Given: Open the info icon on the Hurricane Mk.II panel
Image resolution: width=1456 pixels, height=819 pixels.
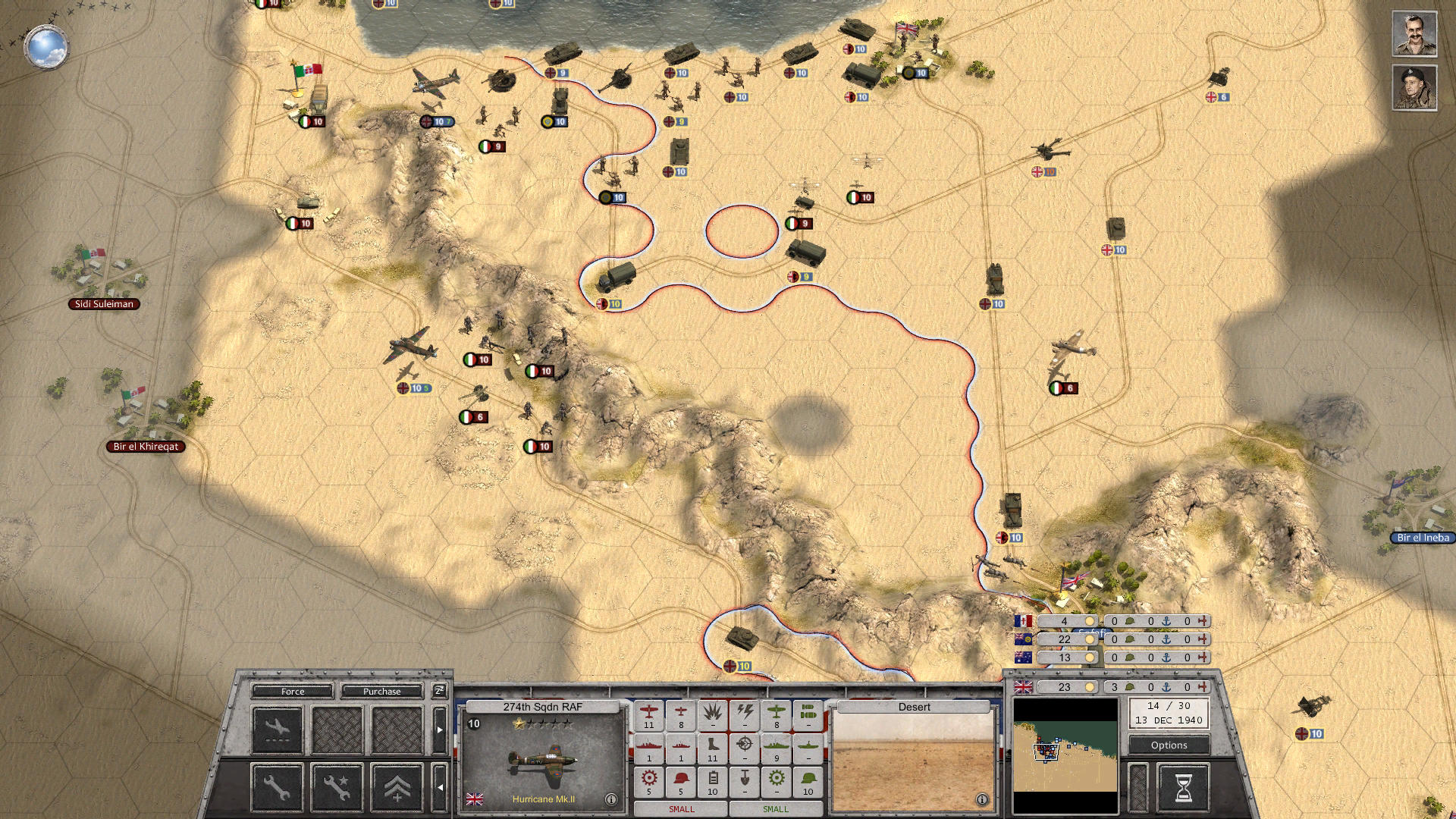Looking at the screenshot, I should coord(610,798).
